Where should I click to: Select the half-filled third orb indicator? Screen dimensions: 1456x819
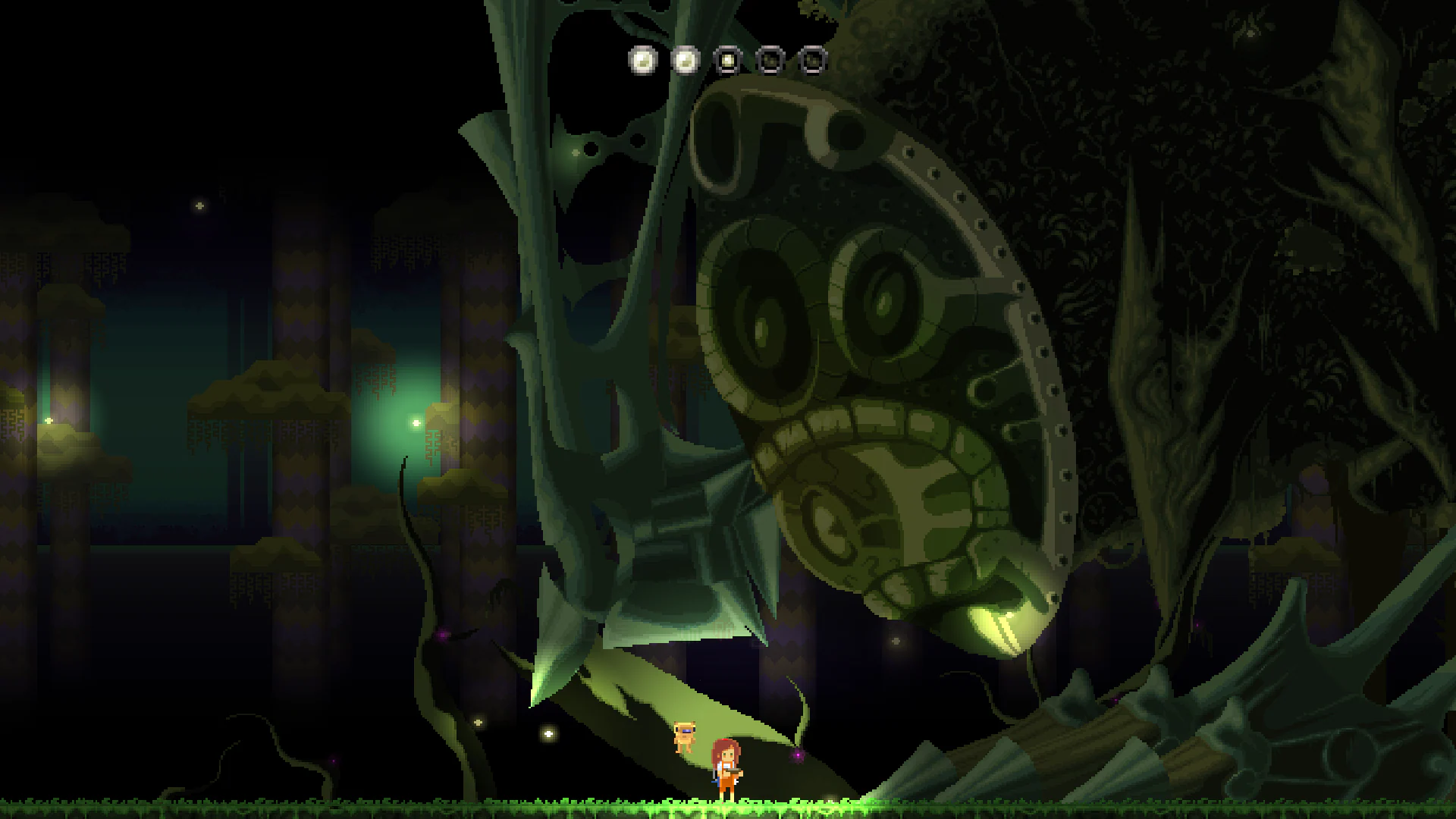726,61
